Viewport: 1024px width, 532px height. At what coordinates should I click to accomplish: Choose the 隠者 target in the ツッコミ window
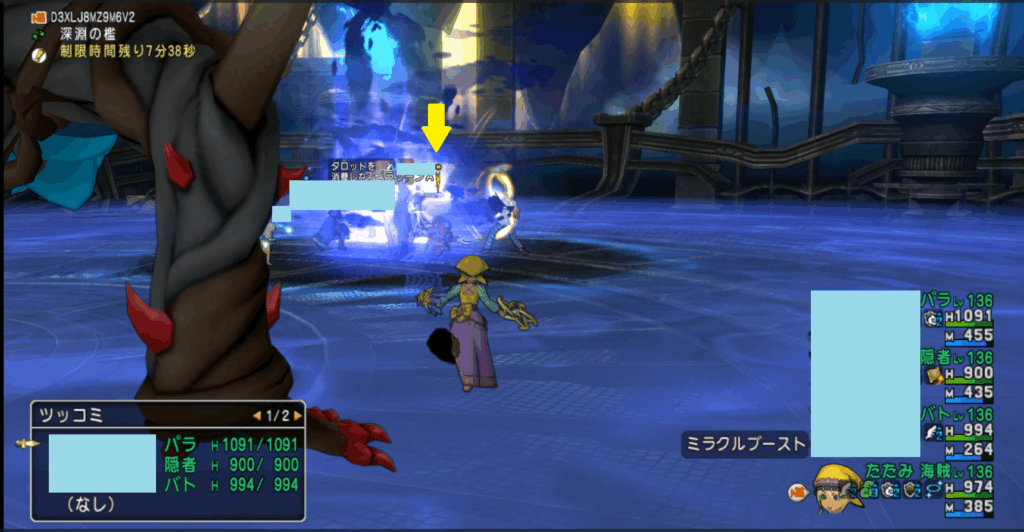pos(230,464)
